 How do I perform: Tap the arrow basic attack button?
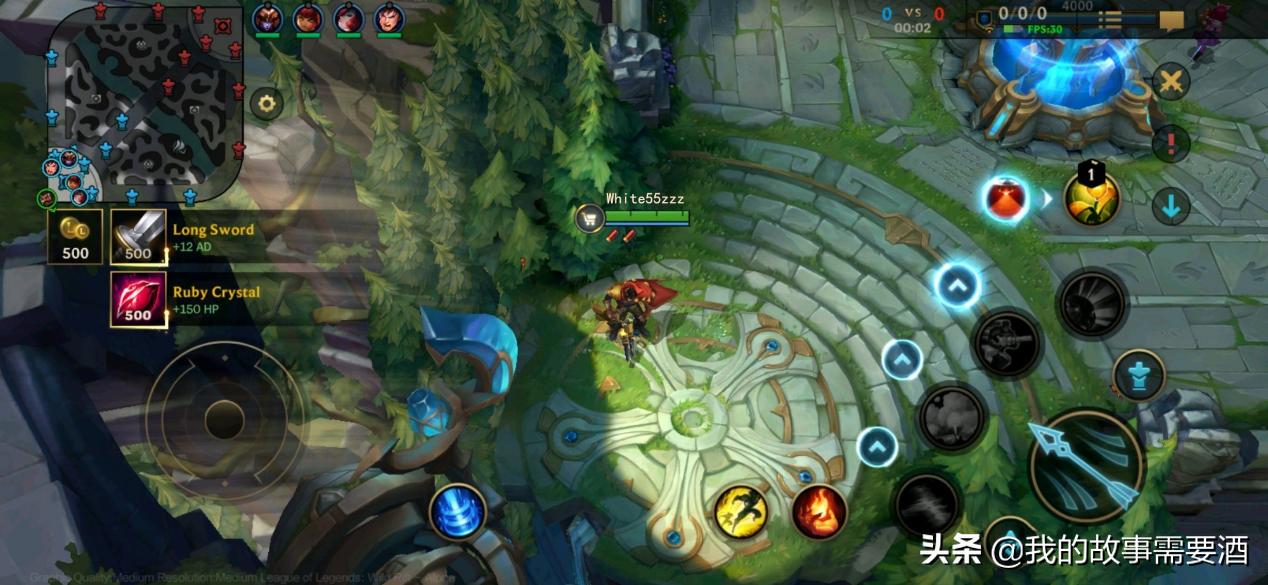(x=1086, y=466)
